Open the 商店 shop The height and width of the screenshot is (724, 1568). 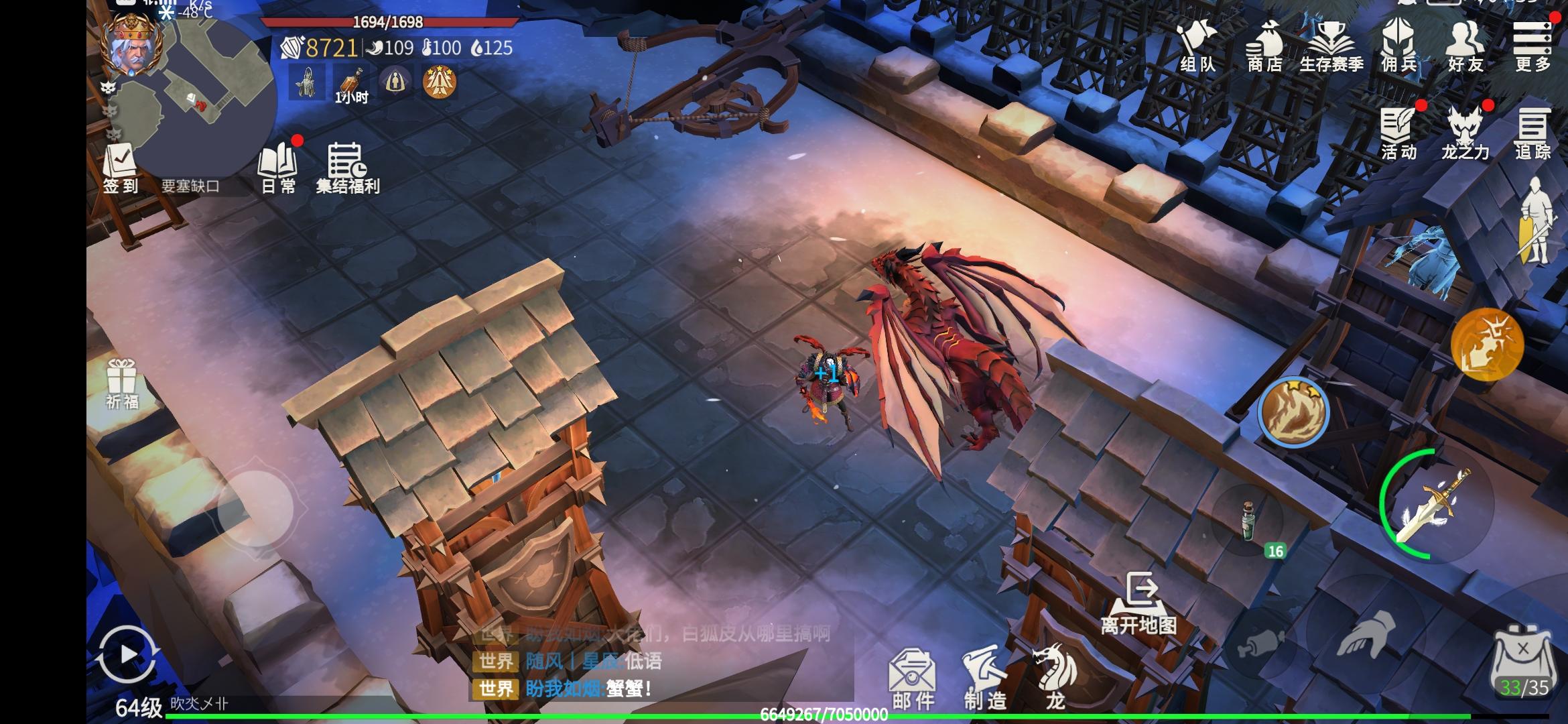point(1264,46)
